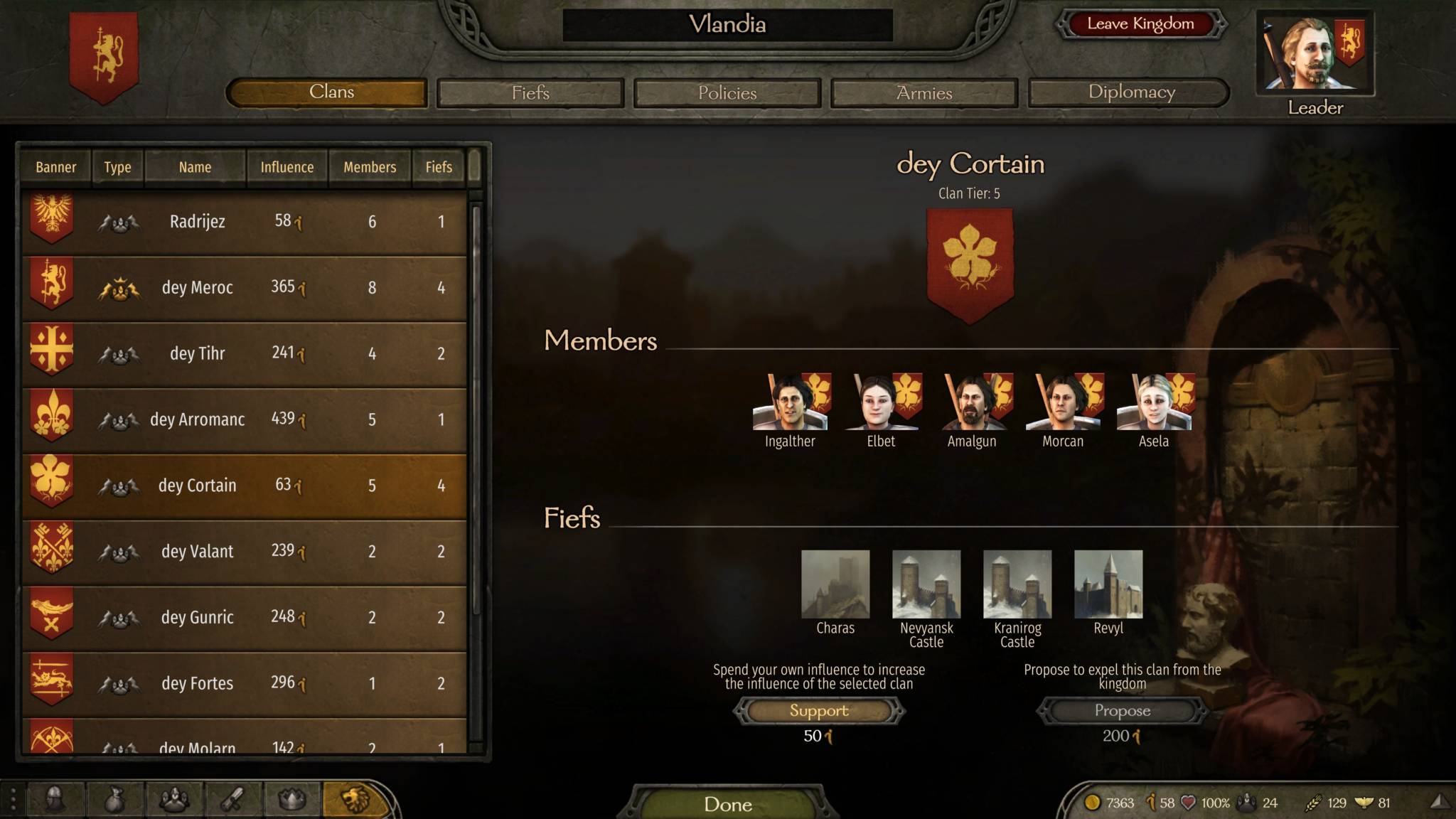Viewport: 1456px width, 819px height.
Task: Select Asela's member portrait
Action: pos(1153,402)
